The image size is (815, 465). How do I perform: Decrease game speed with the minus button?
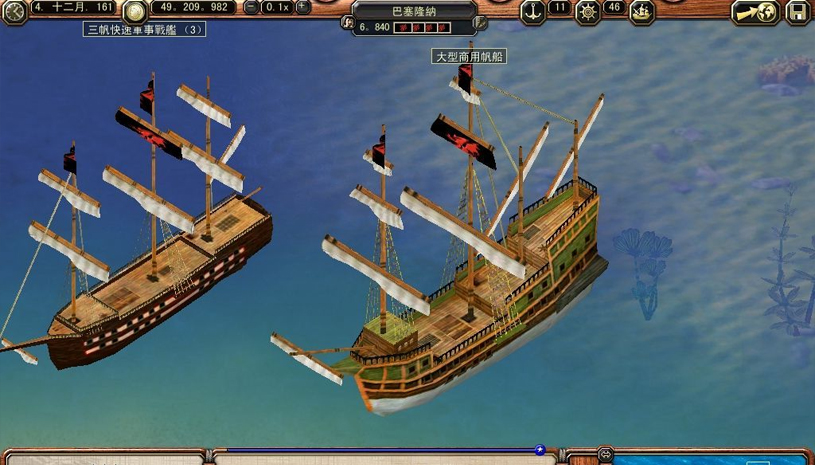coord(250,7)
